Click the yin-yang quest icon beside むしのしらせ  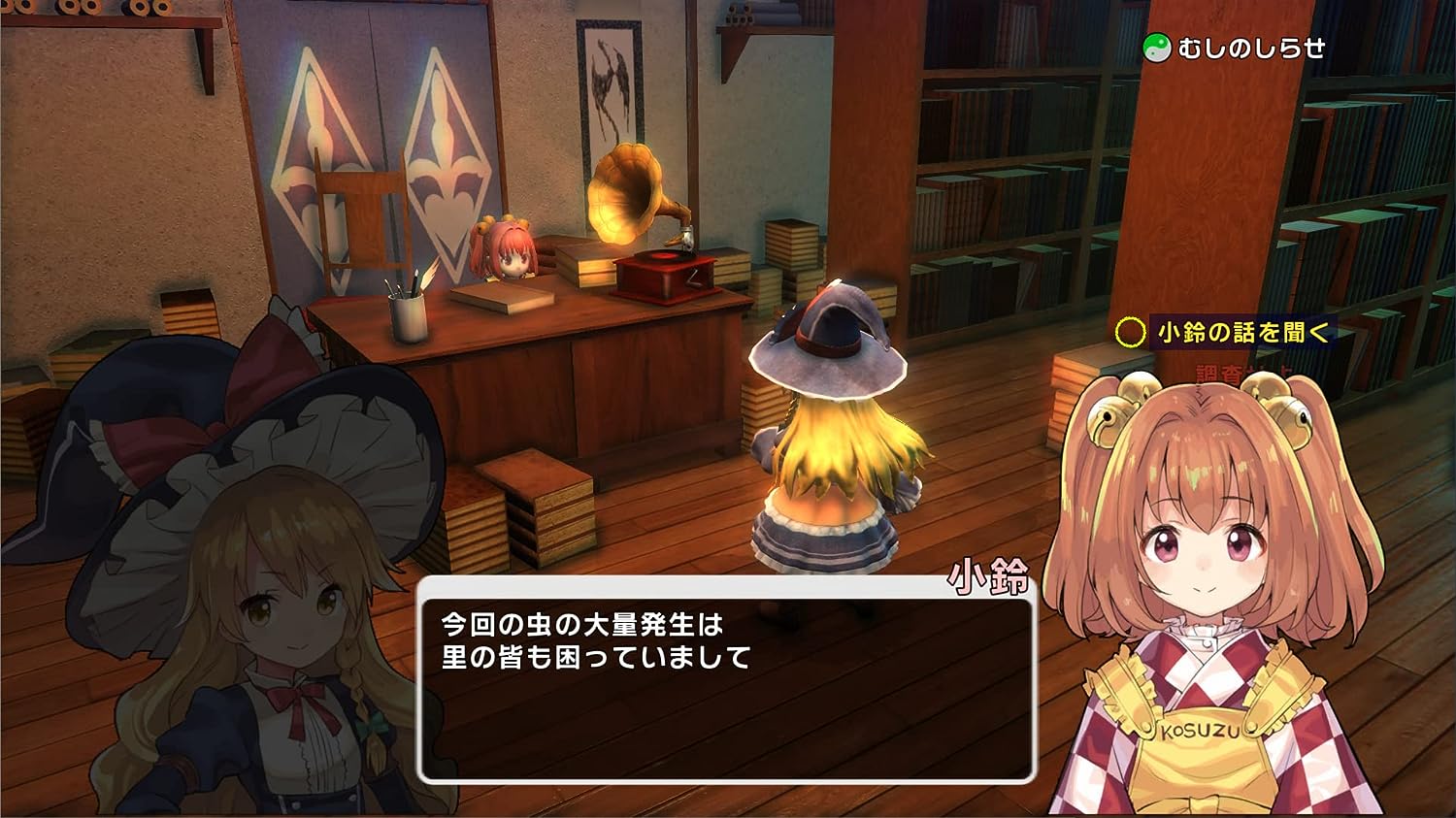tap(1155, 44)
